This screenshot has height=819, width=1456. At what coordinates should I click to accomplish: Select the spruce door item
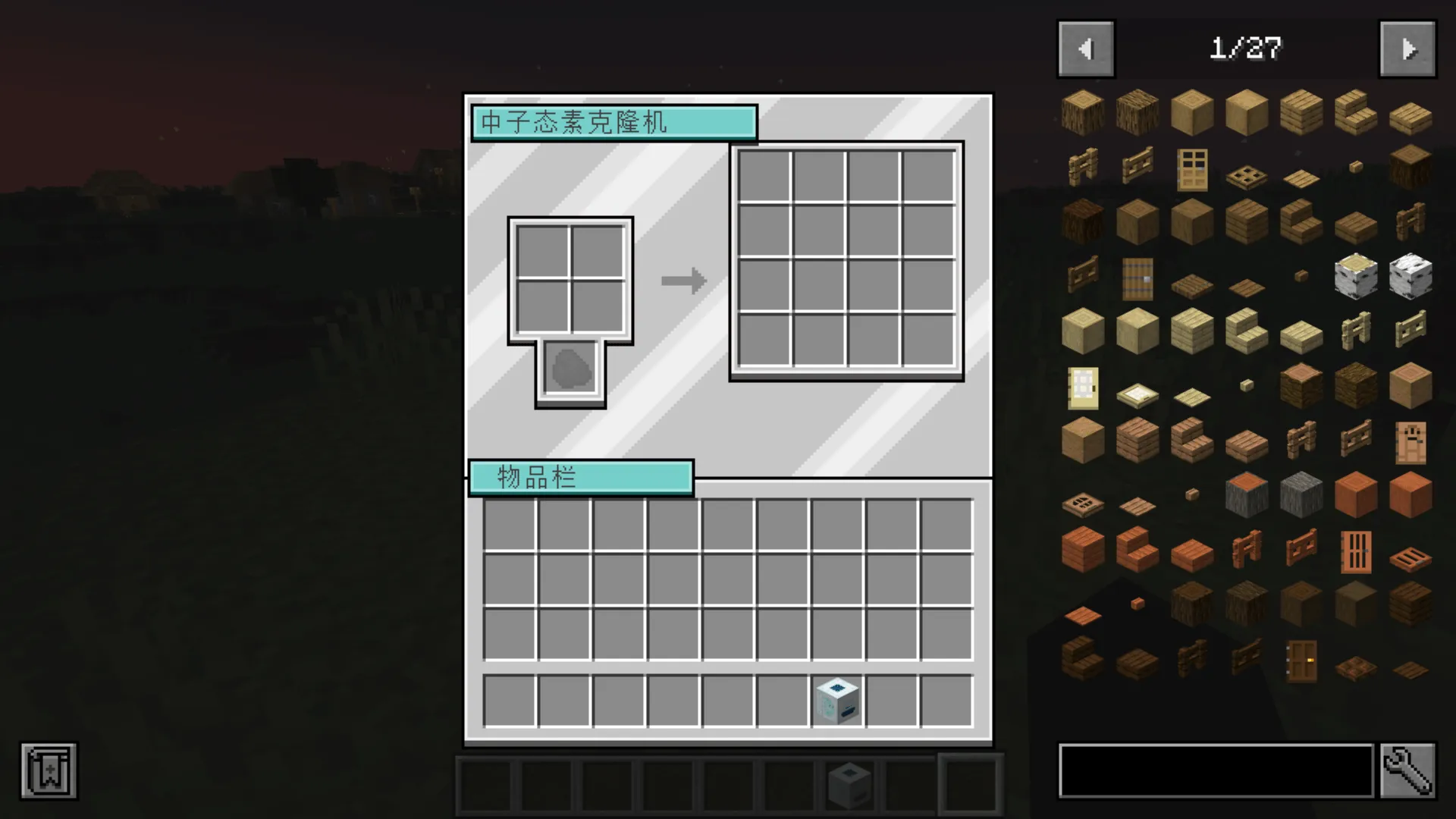pyautogui.click(x=1137, y=277)
